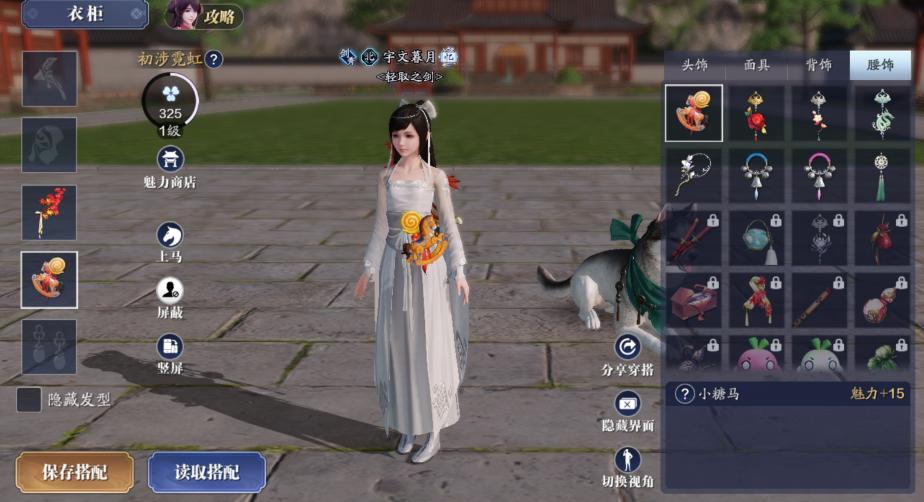Switch to the 头饰 tab
Viewport: 924px width, 502px height.
(695, 65)
